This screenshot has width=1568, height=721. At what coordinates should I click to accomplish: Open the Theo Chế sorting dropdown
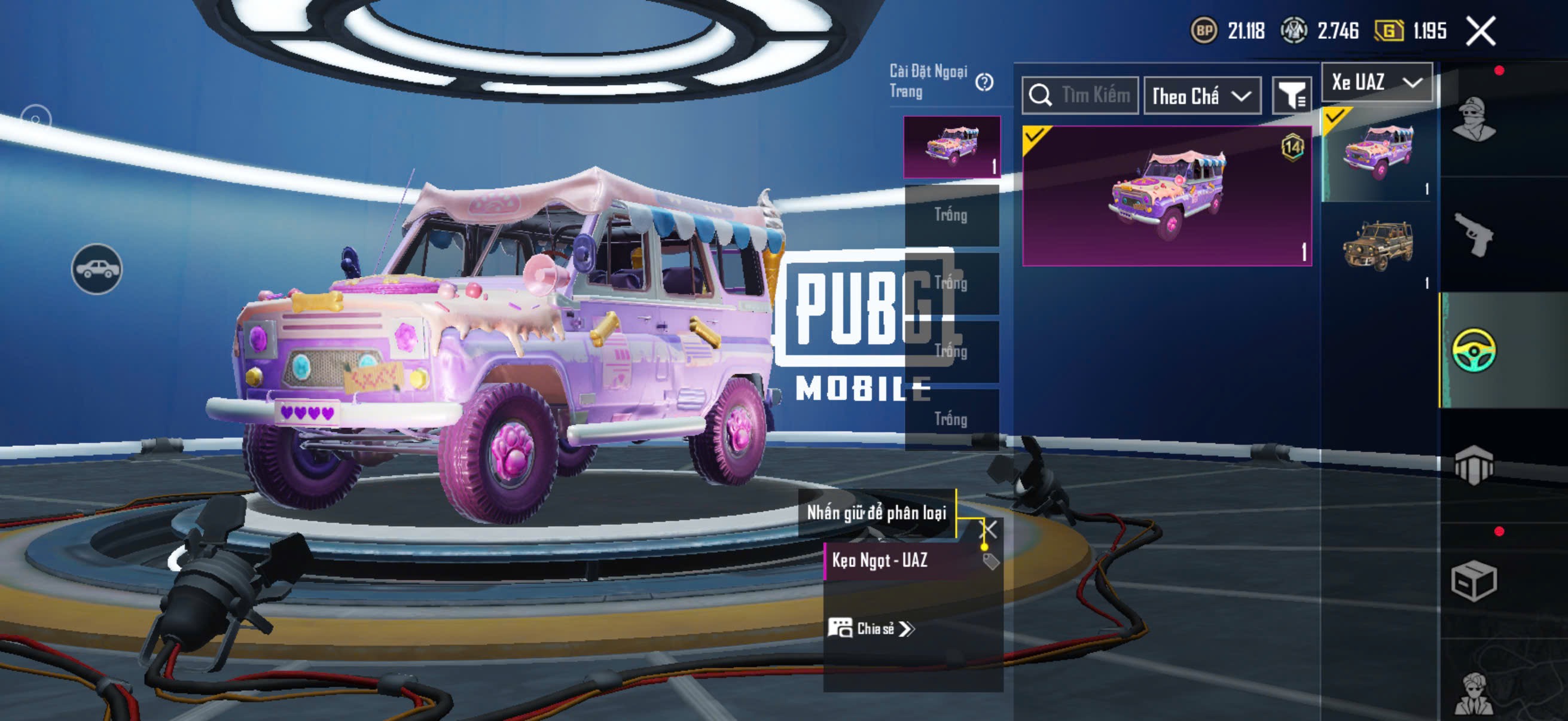pyautogui.click(x=1201, y=96)
